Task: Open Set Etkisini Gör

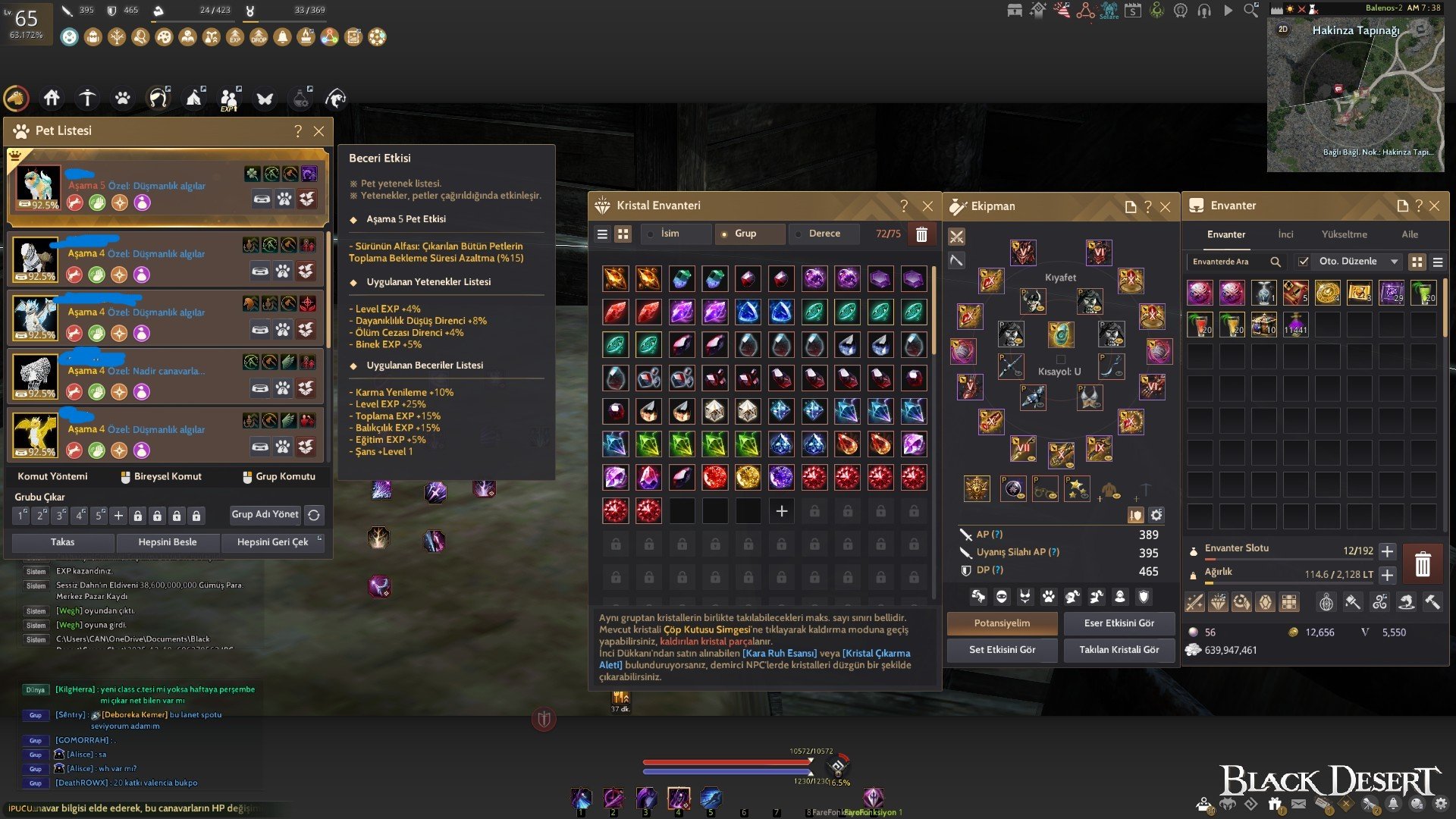Action: (x=1002, y=650)
